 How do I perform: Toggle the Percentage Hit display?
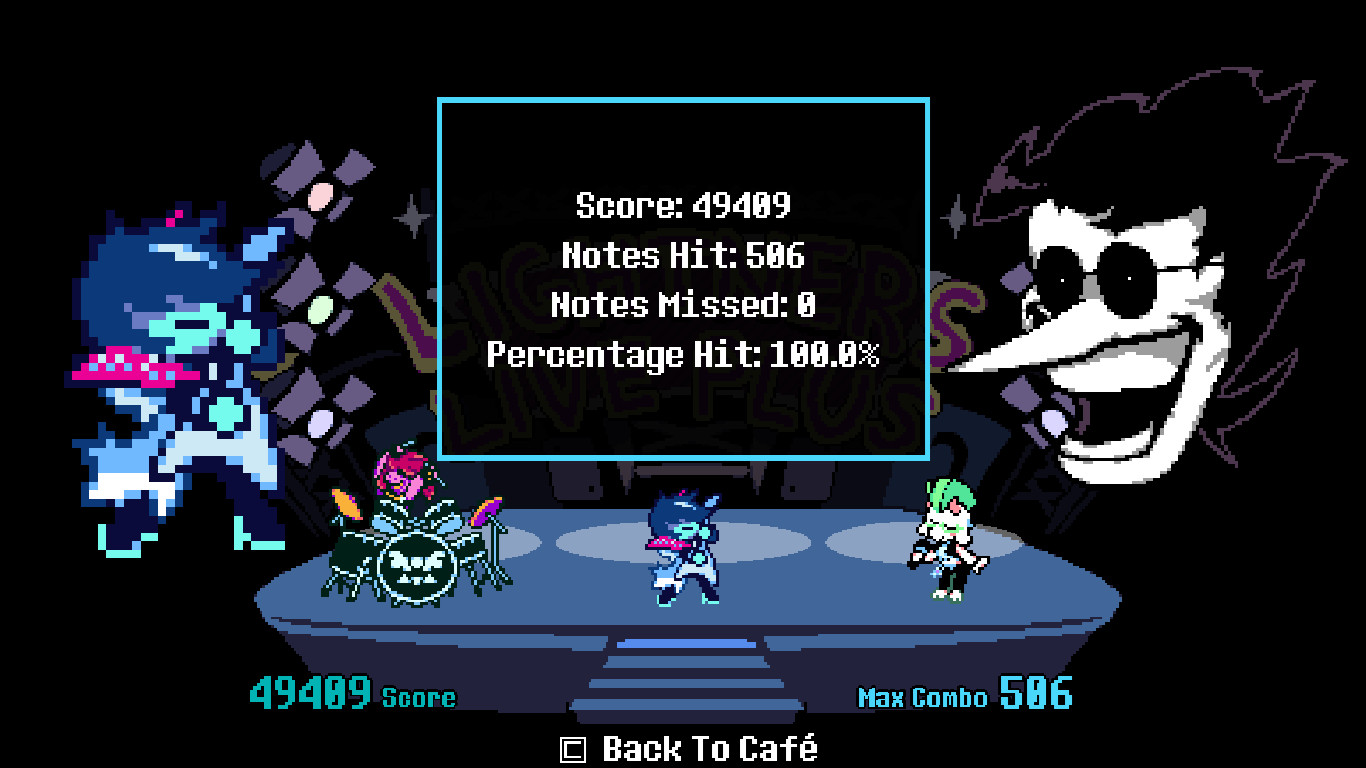682,352
